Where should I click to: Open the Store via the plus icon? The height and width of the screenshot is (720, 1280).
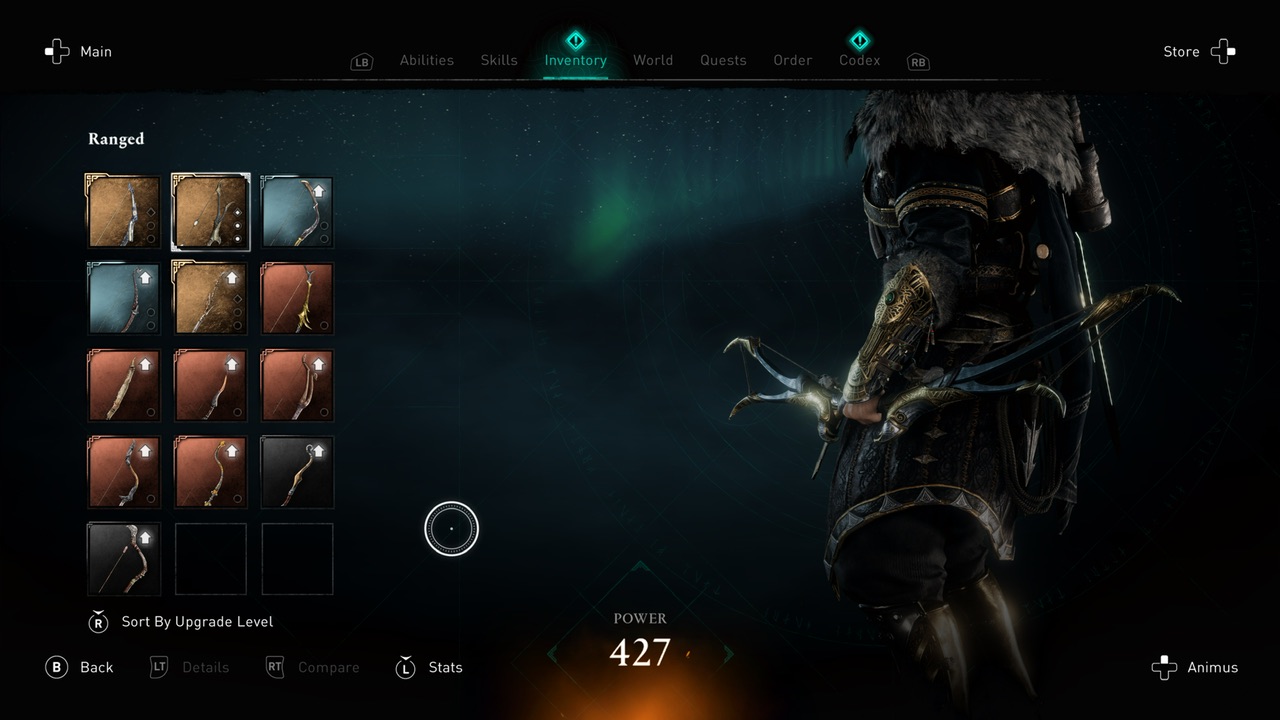pos(1224,51)
